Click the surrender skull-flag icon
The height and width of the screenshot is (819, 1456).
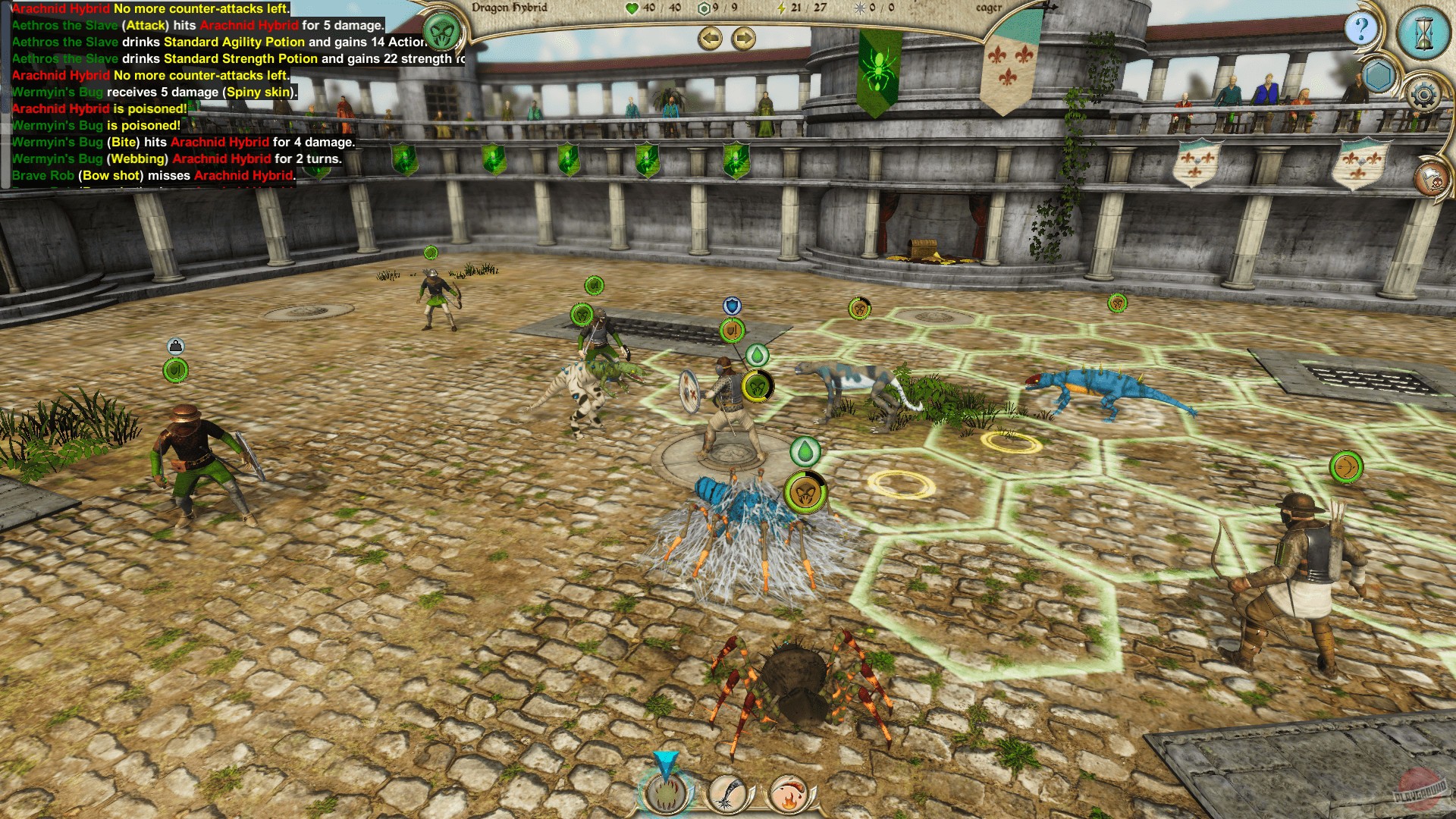pyautogui.click(x=1431, y=178)
